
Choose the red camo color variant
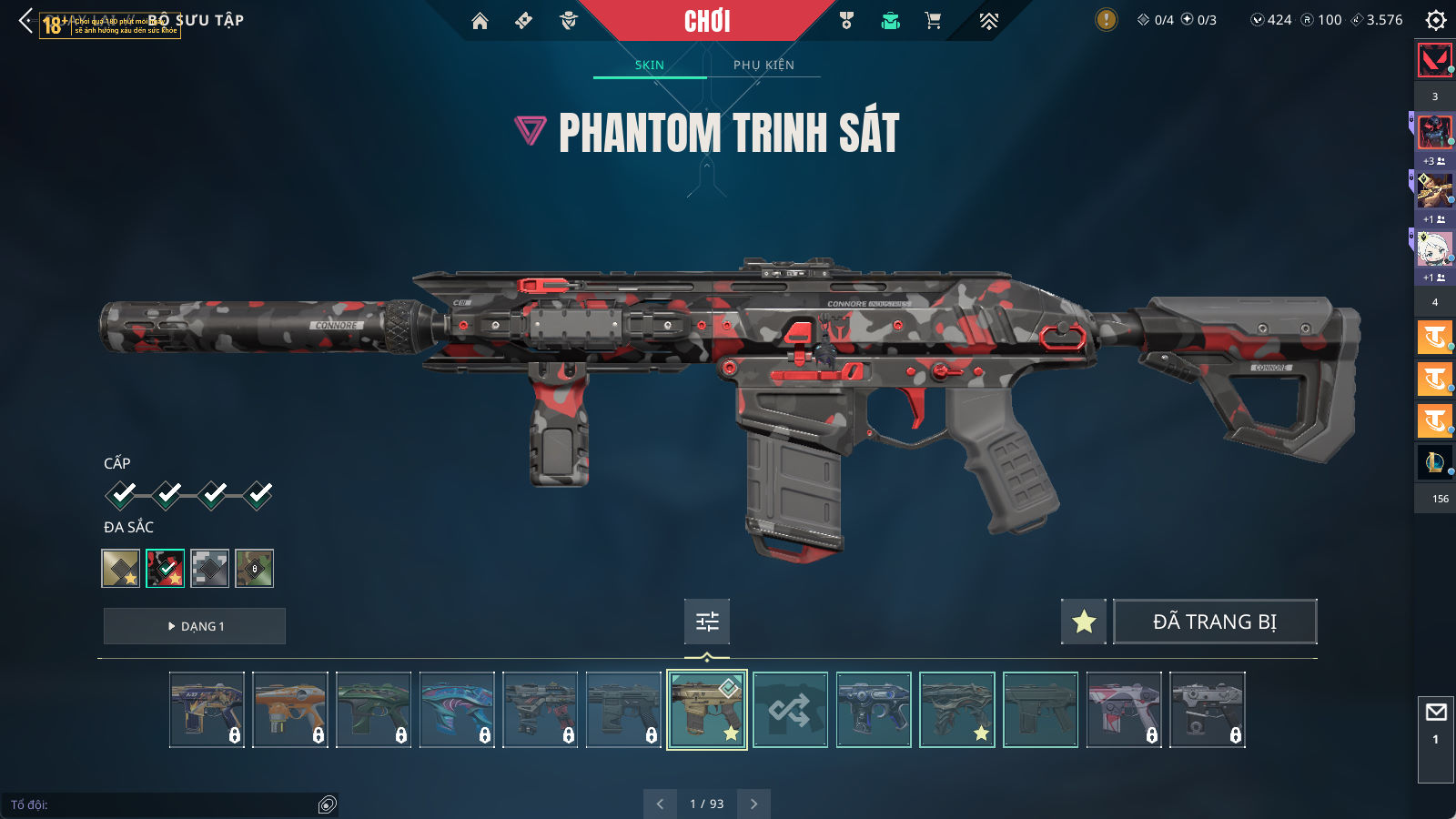[166, 569]
